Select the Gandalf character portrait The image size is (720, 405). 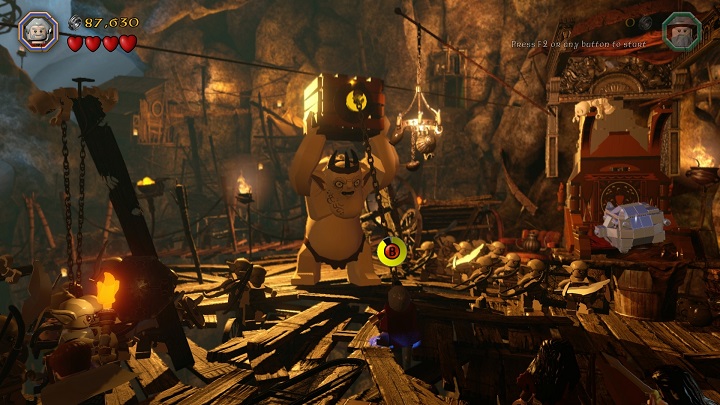[38, 29]
